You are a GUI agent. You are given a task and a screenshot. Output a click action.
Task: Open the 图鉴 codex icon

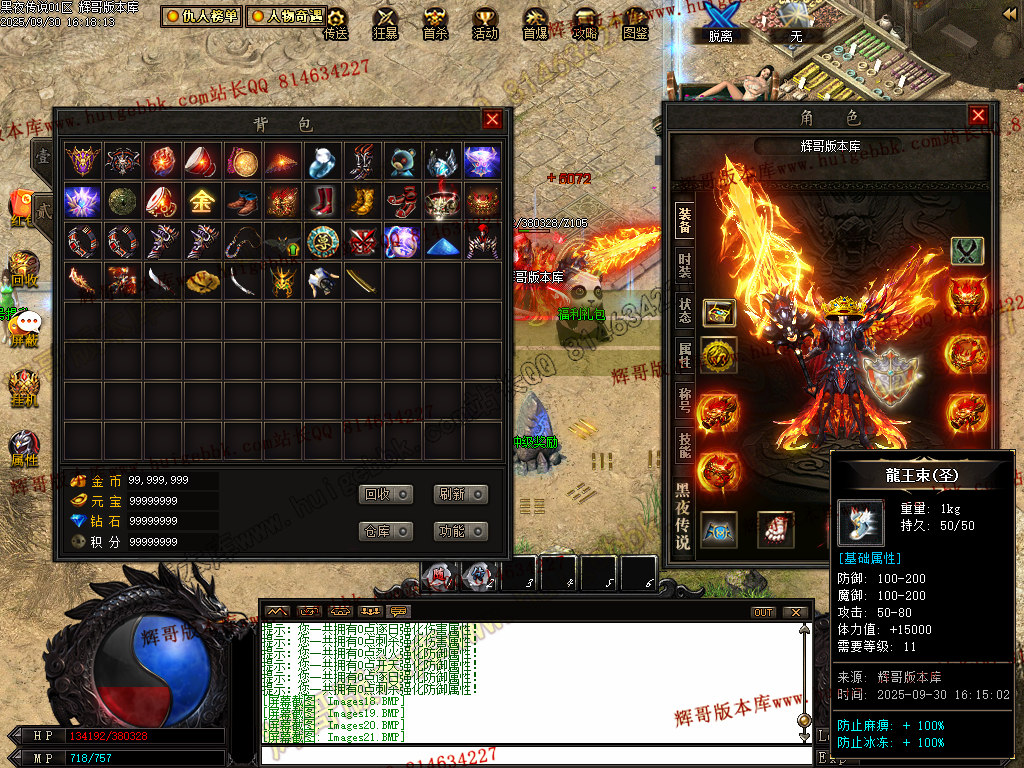(x=635, y=22)
